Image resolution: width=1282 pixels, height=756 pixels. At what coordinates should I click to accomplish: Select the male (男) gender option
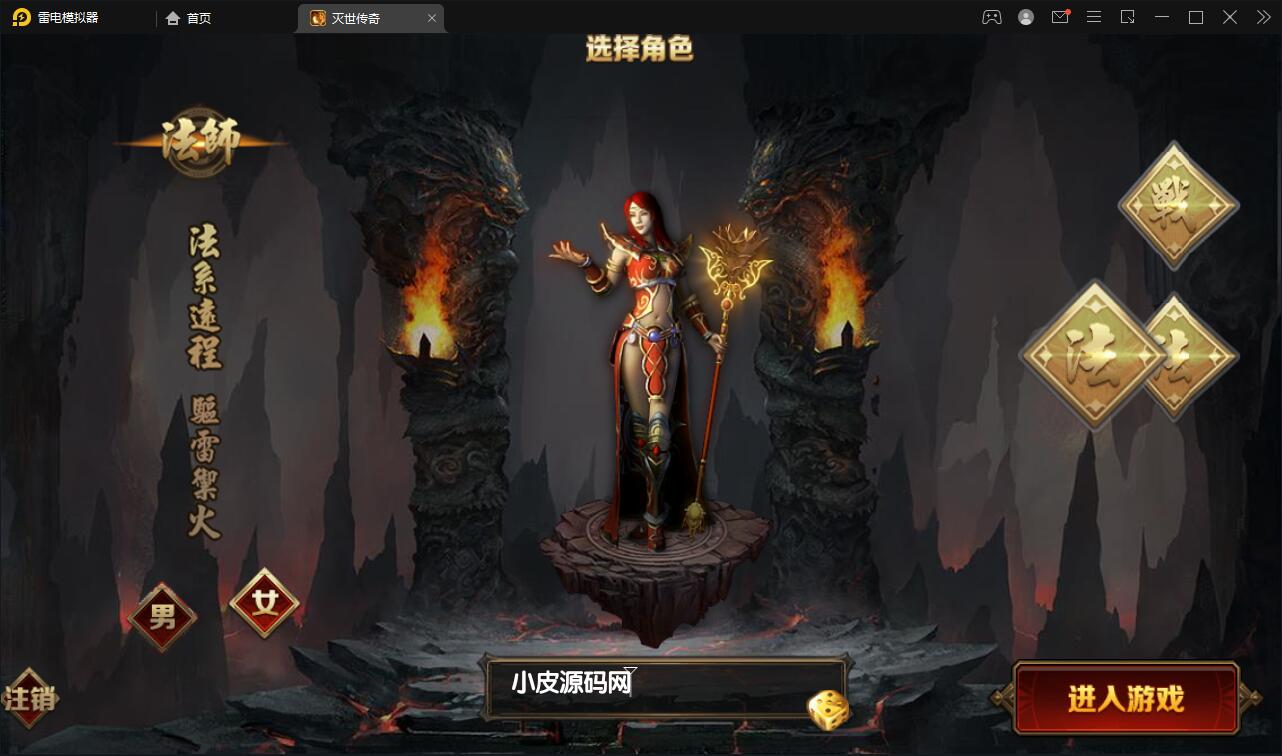point(162,617)
